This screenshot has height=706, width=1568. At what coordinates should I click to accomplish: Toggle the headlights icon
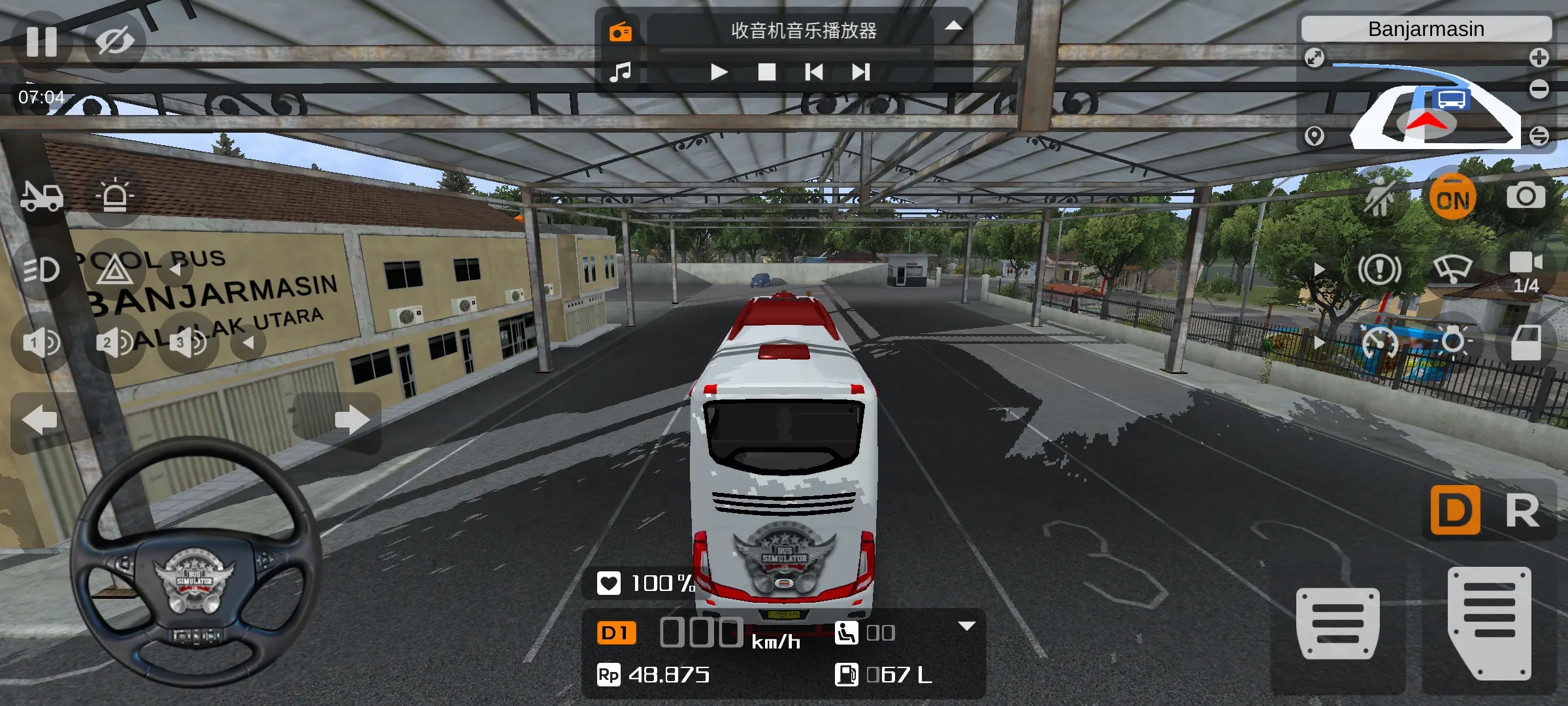[42, 269]
